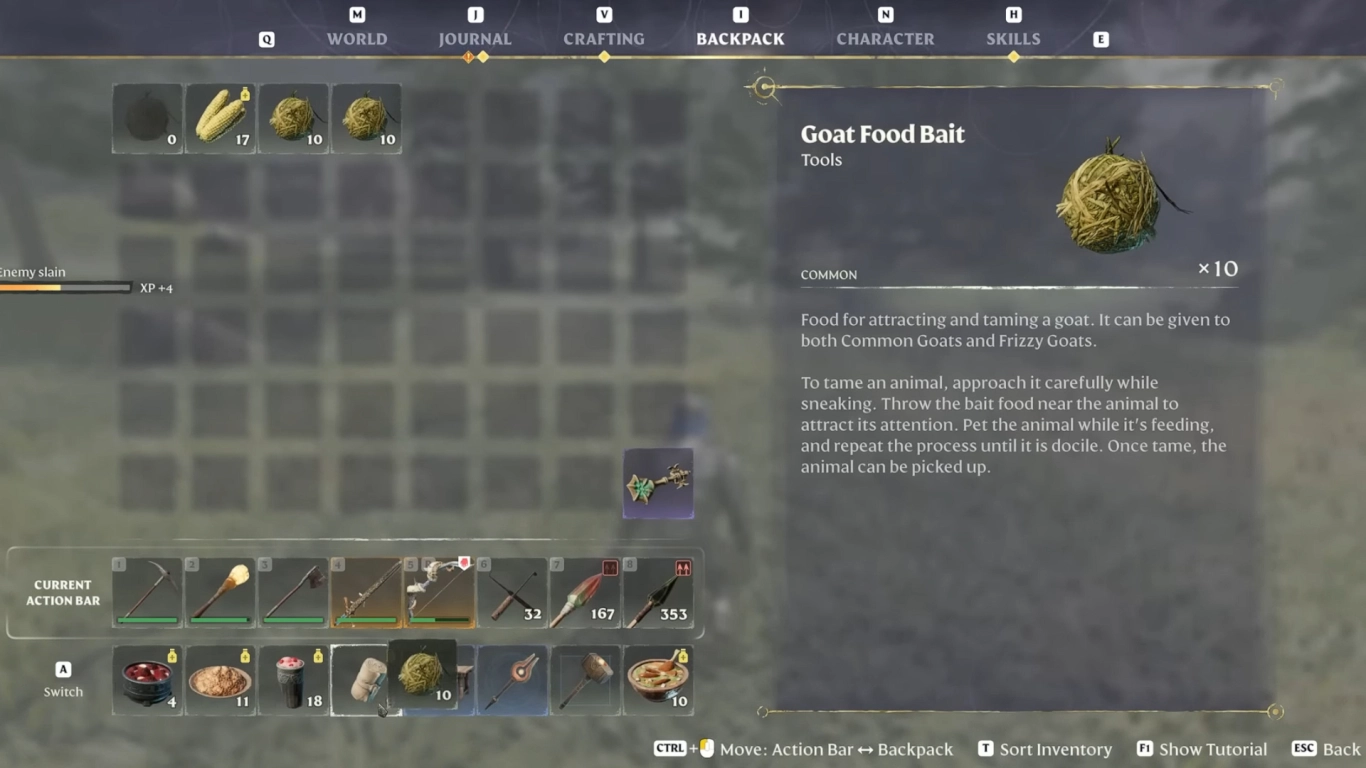Select the pickaxe in action bar slot 1
The width and height of the screenshot is (1366, 768).
pyautogui.click(x=146, y=593)
